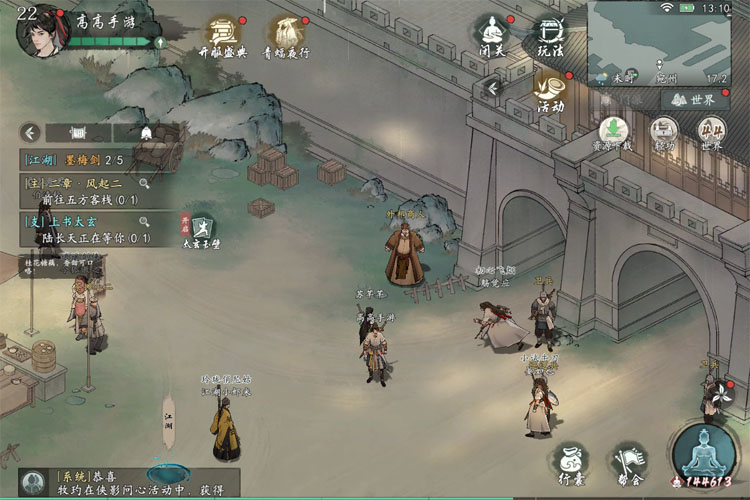The image size is (750, 500).
Task: Switch to the scroll quest tab
Action: [78, 132]
